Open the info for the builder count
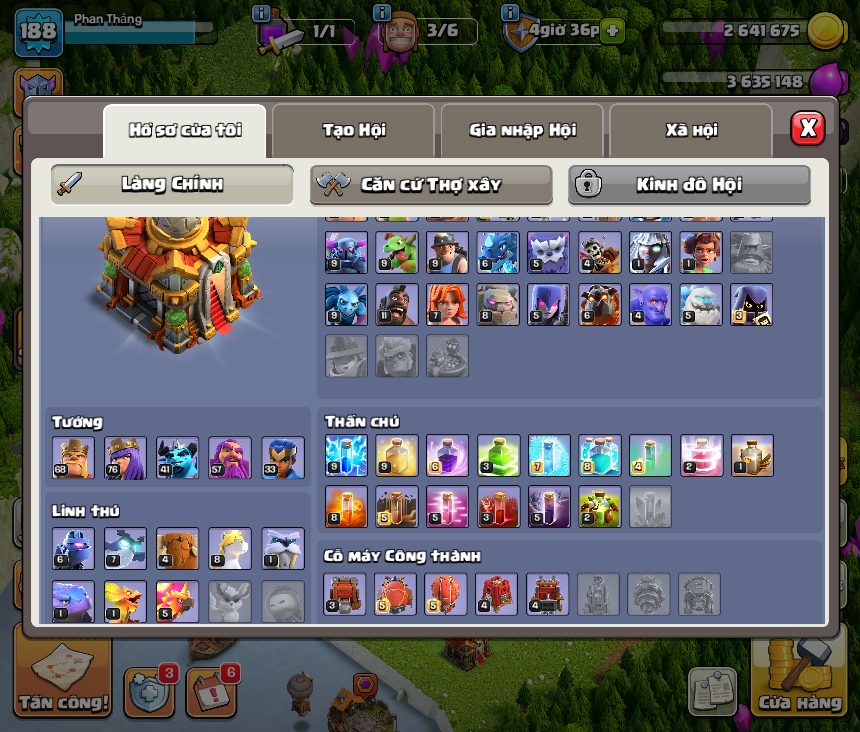This screenshot has width=860, height=732. 381,13
